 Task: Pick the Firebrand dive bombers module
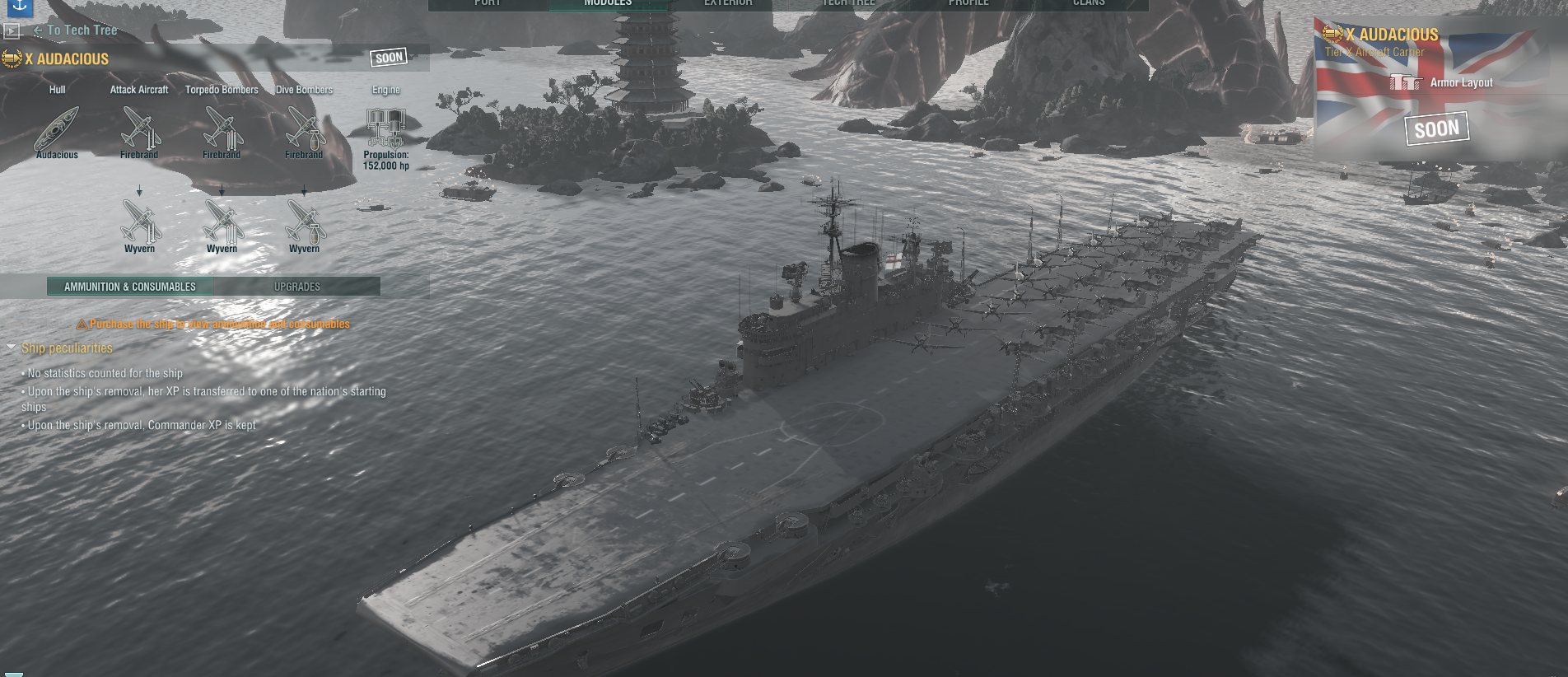pos(304,132)
